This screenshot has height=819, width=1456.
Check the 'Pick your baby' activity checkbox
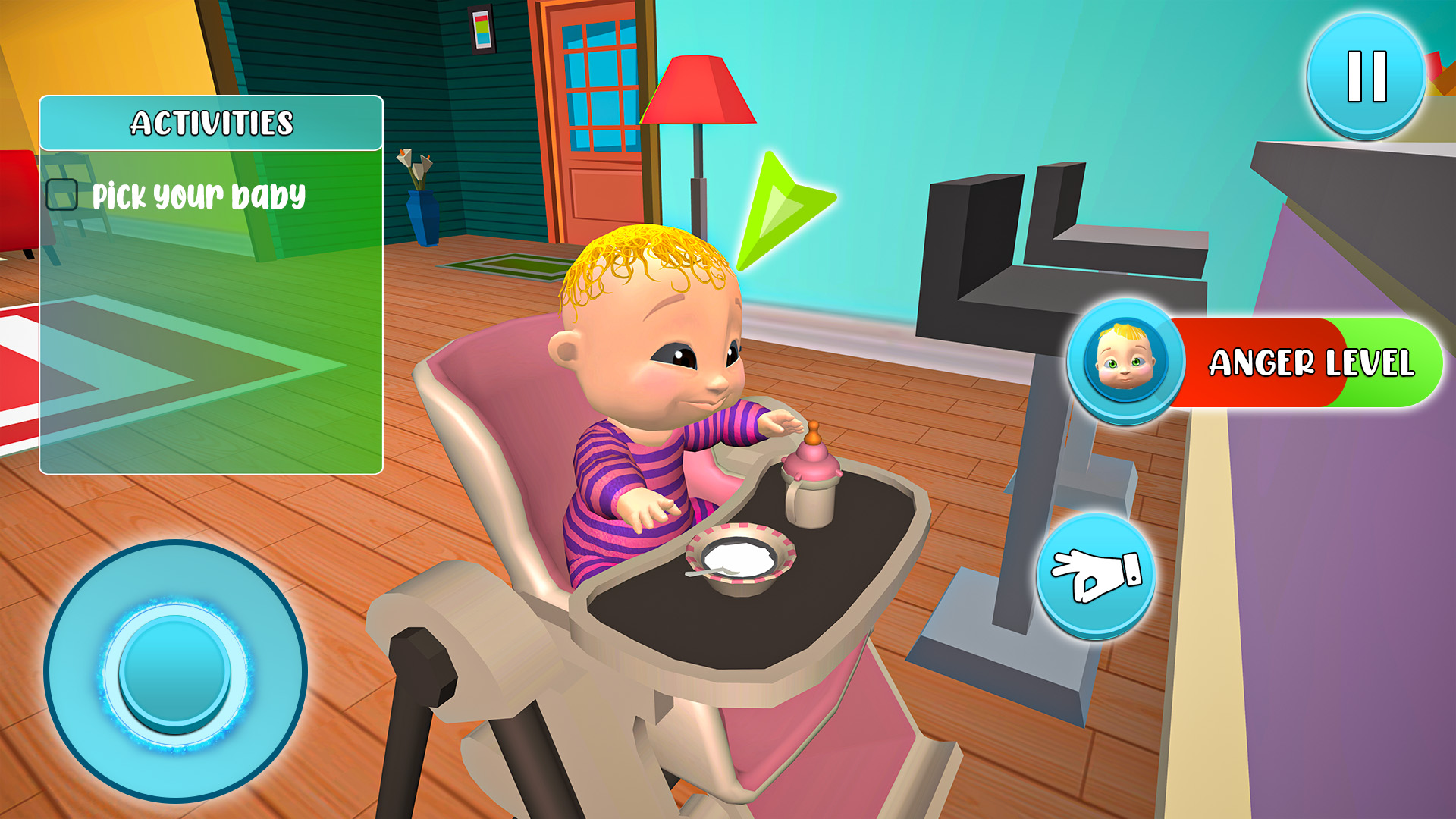[62, 195]
